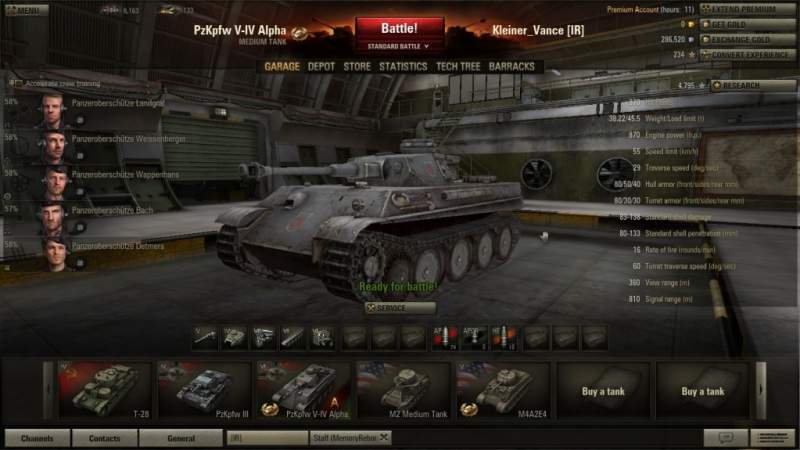Toggle the Accelerate crew training checkbox
The image size is (800, 450).
pos(13,85)
